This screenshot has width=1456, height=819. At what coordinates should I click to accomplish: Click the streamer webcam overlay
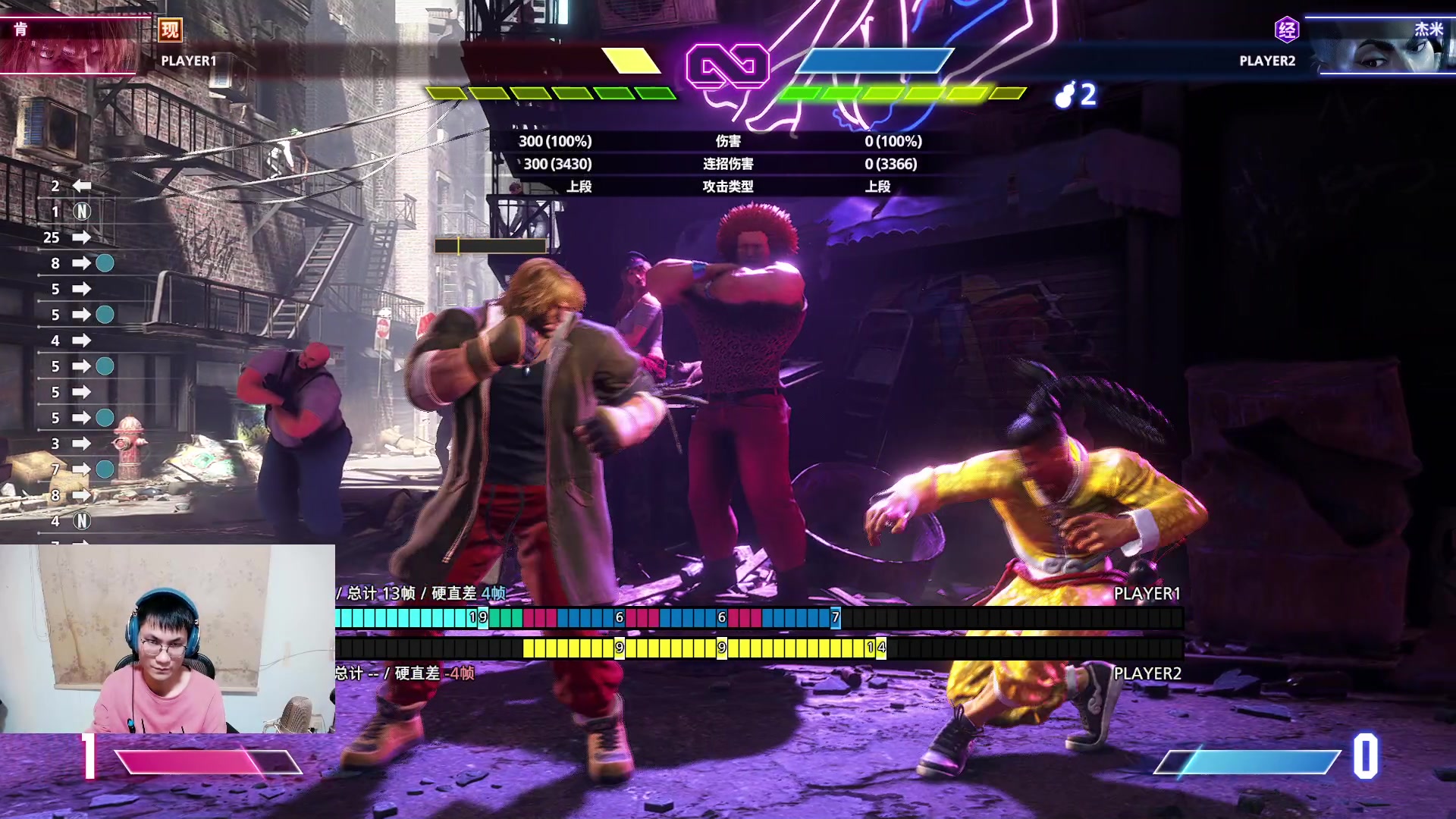pos(168,639)
